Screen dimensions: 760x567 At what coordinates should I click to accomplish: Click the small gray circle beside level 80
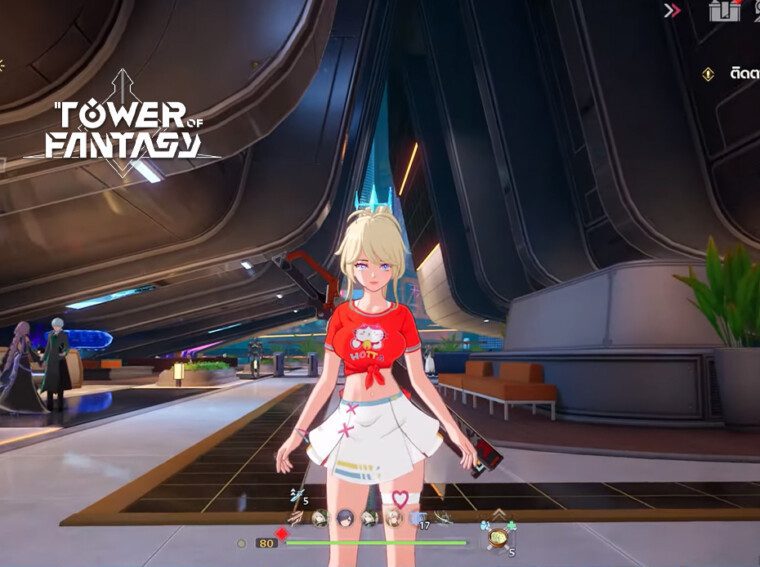(241, 543)
